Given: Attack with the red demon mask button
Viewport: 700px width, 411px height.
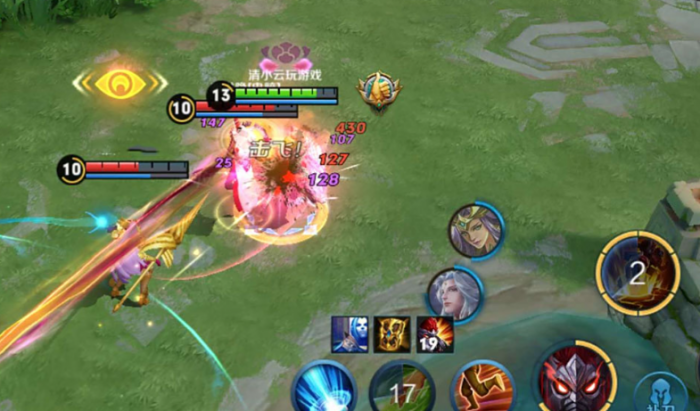Looking at the screenshot, I should pyautogui.click(x=574, y=382).
